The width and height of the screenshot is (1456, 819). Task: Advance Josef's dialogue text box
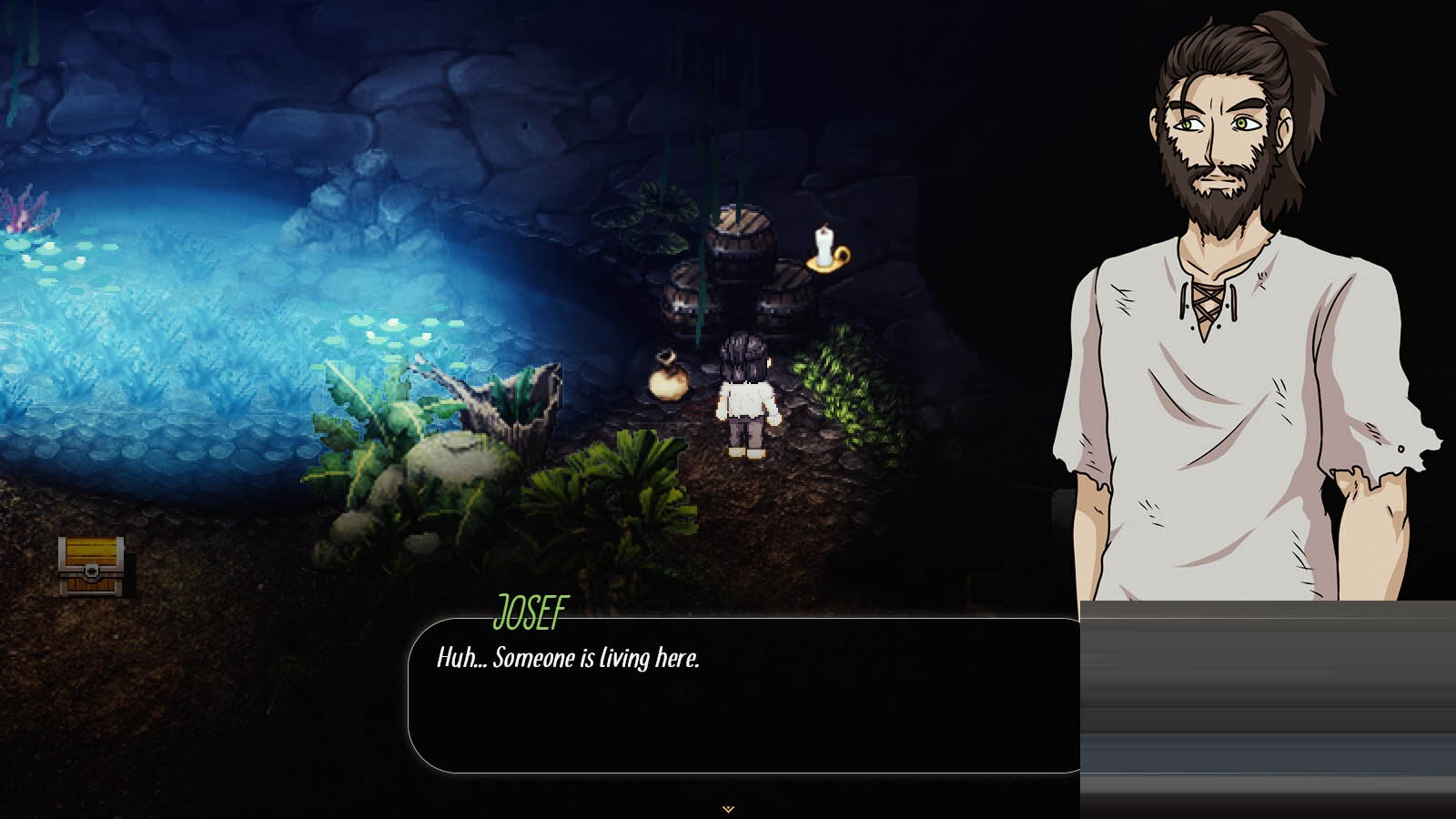point(744,696)
